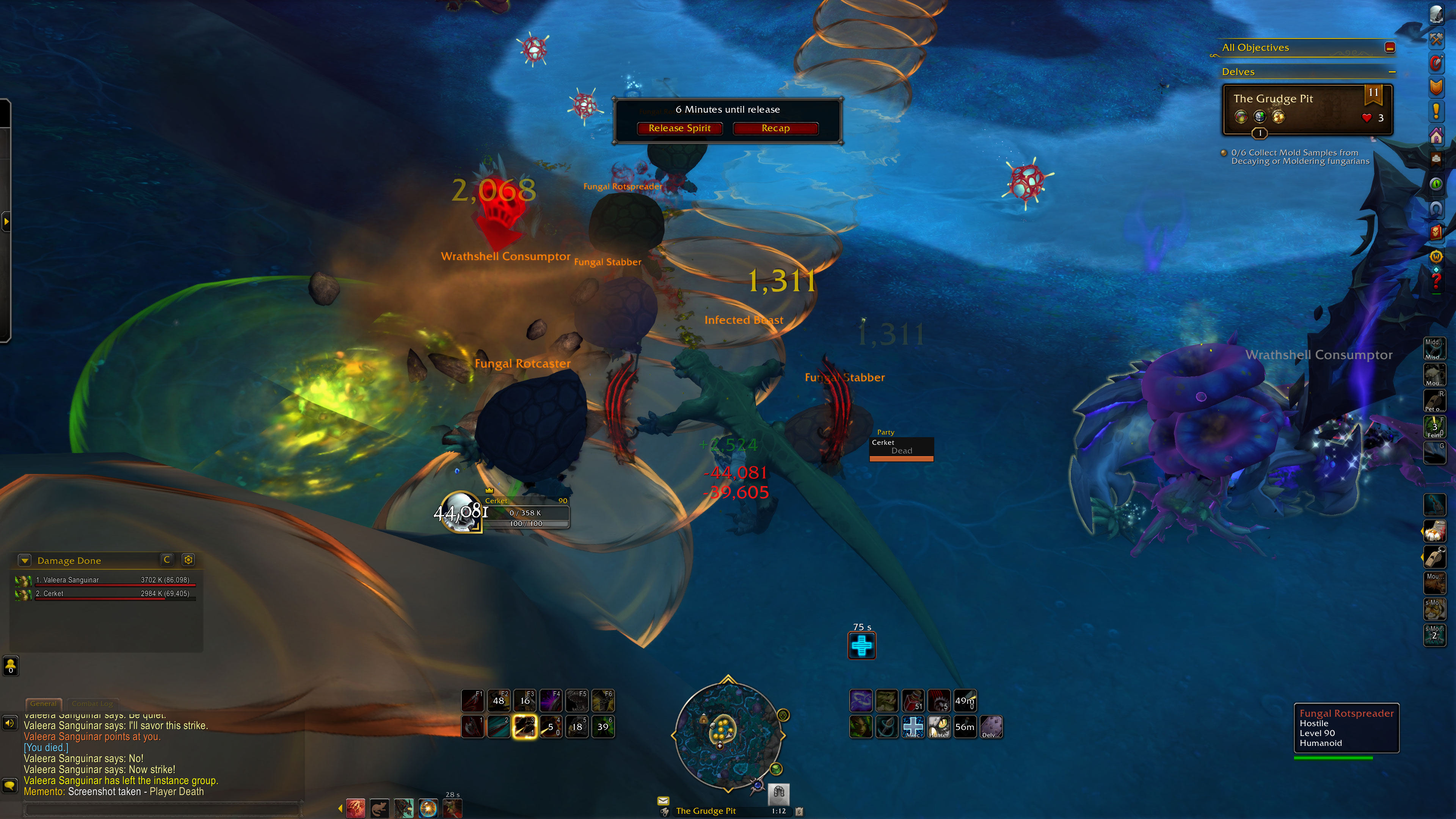Open the quest log exclamation mark icon
This screenshot has height=819, width=1456.
1436,111
